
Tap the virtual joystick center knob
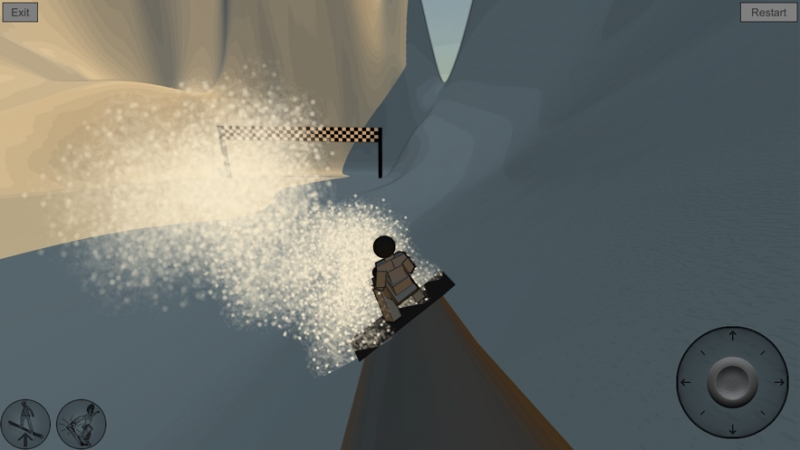click(732, 381)
